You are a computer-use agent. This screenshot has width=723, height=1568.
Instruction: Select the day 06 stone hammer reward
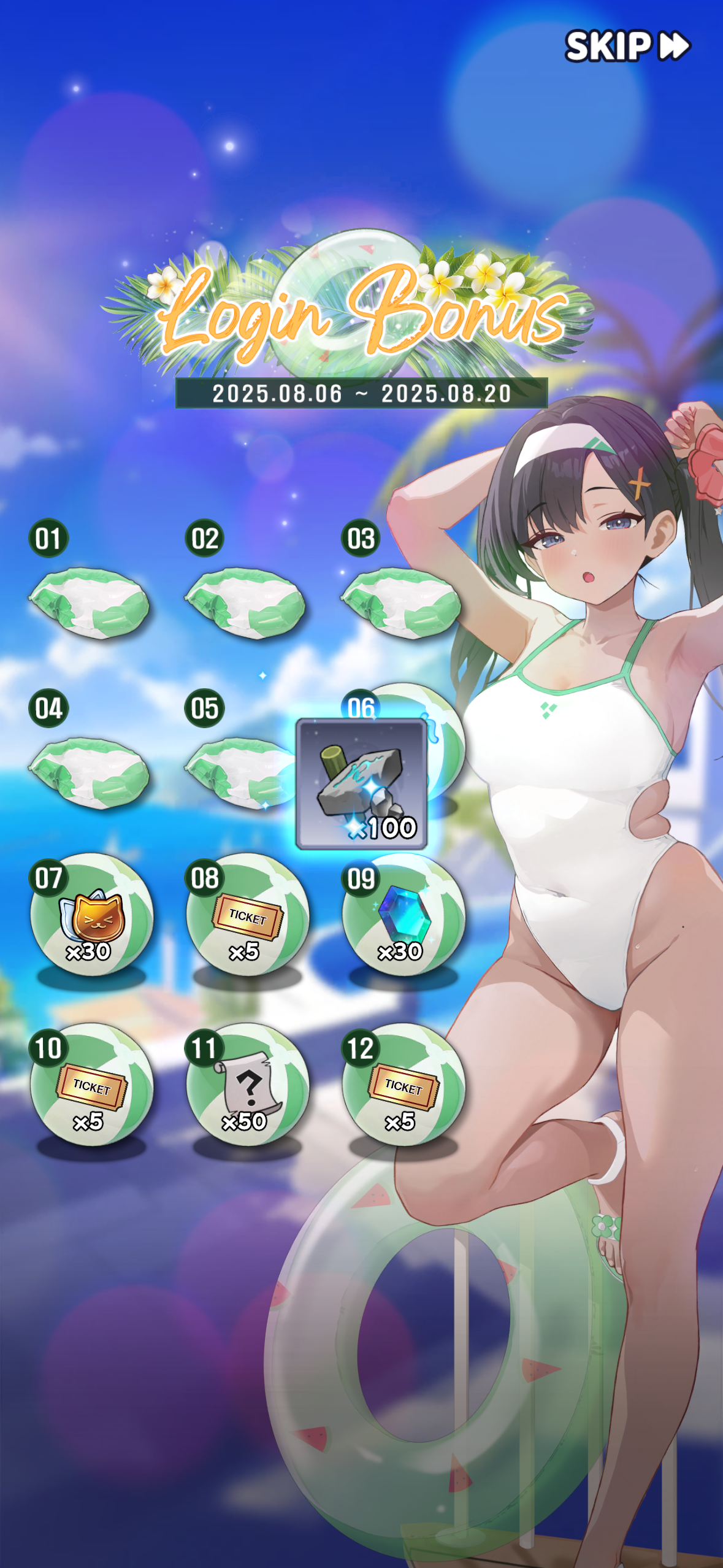click(361, 783)
